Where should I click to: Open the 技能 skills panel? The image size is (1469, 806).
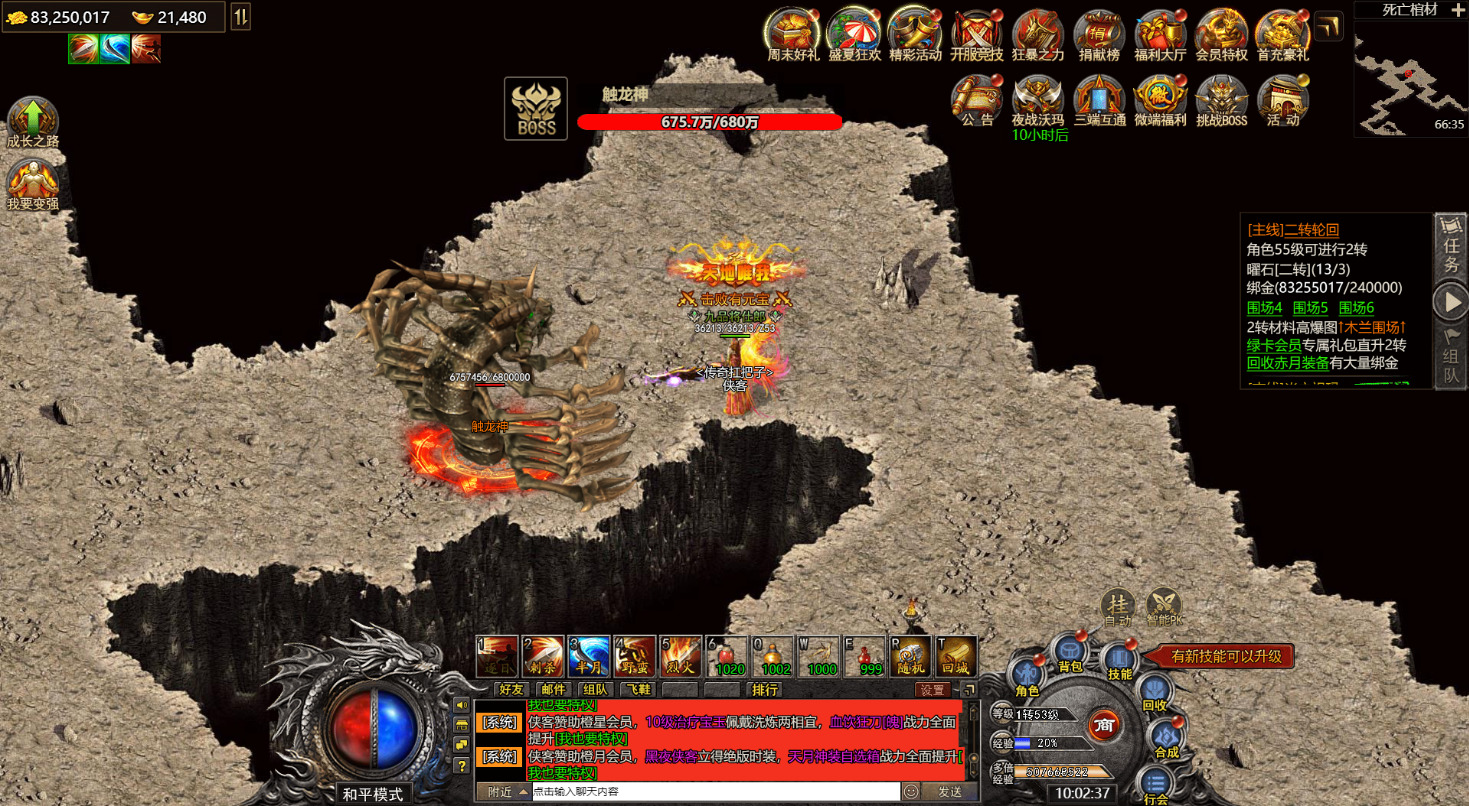click(x=1120, y=661)
